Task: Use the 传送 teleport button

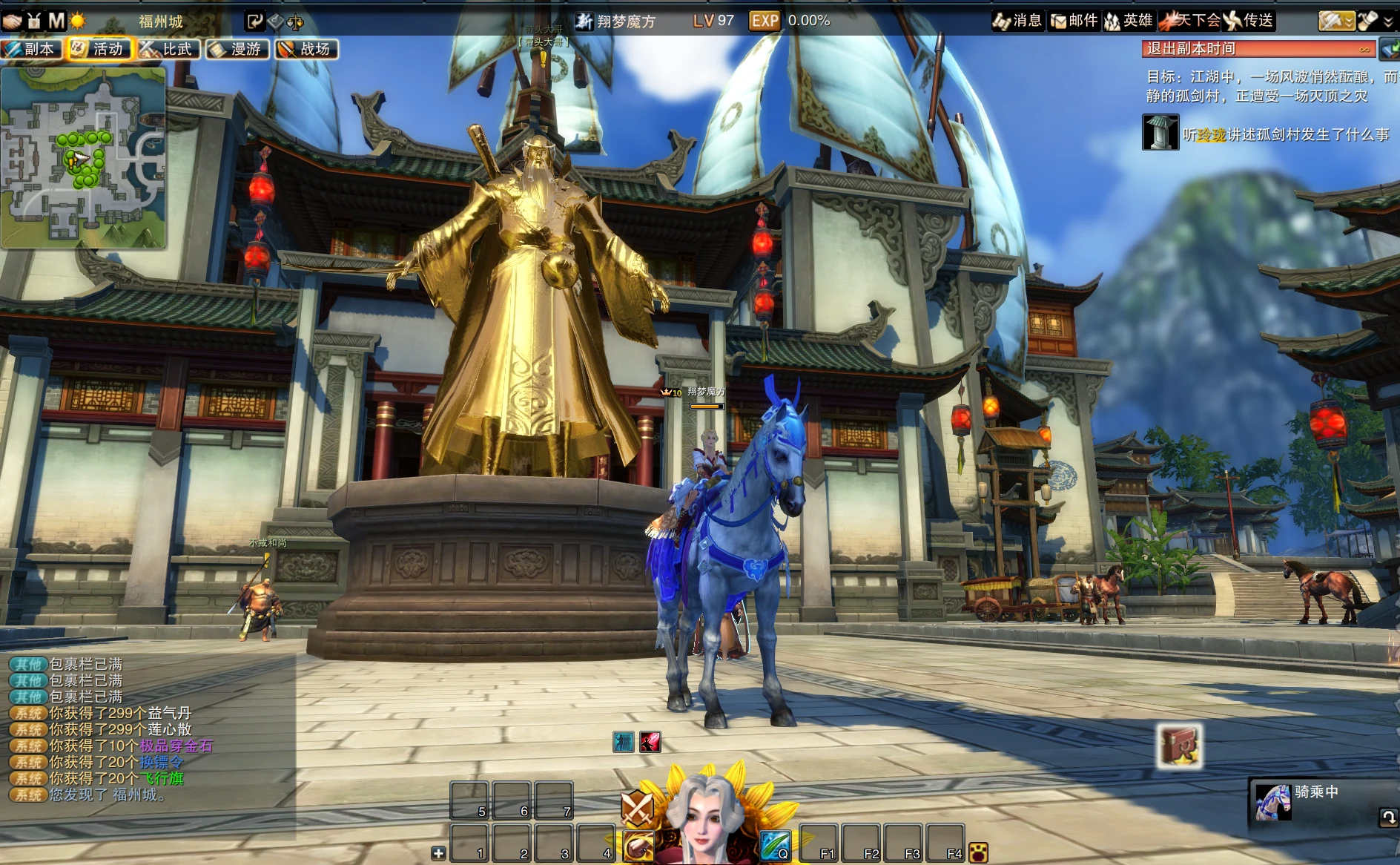Action: pyautogui.click(x=1249, y=21)
